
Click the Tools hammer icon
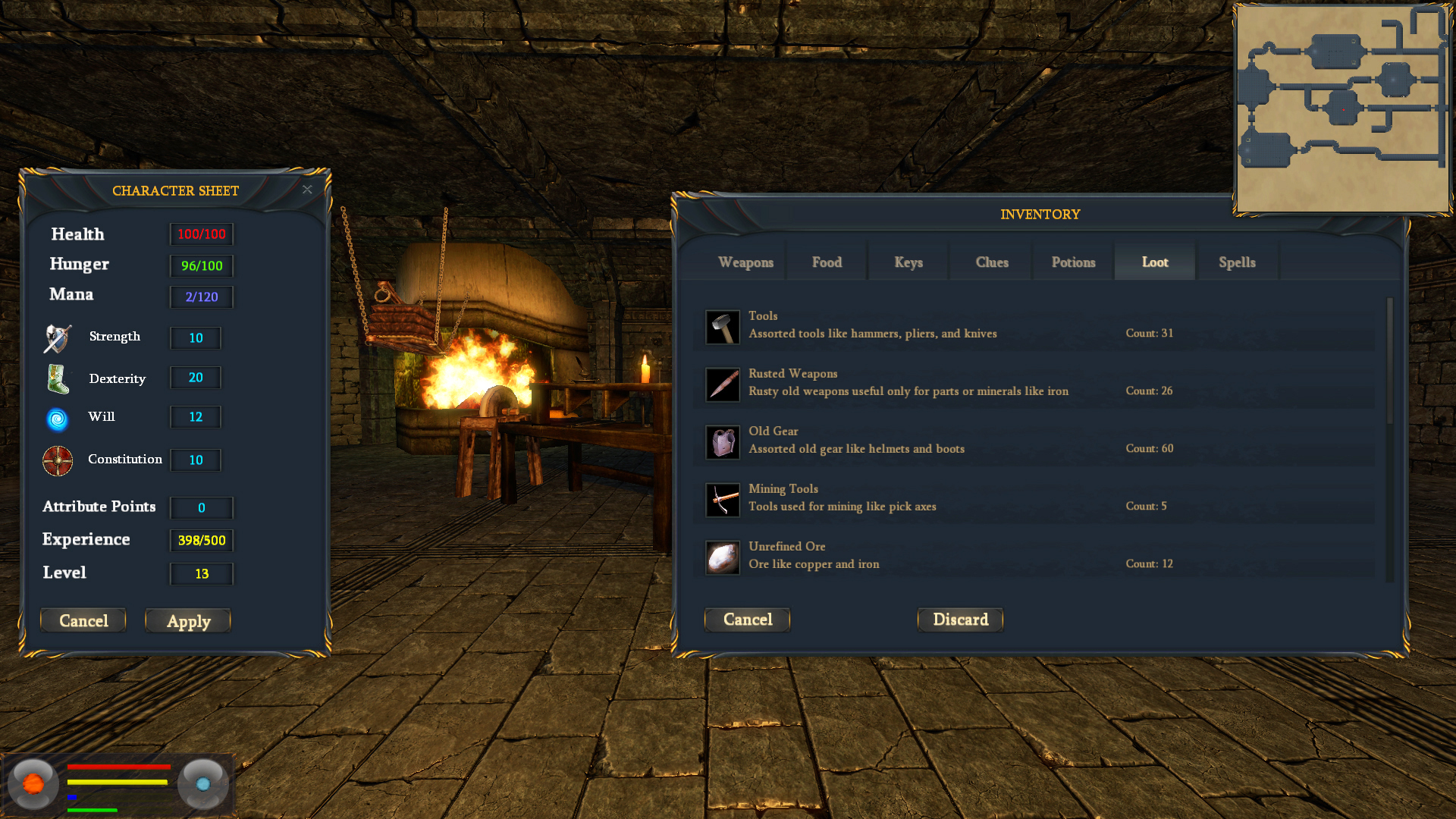(722, 327)
